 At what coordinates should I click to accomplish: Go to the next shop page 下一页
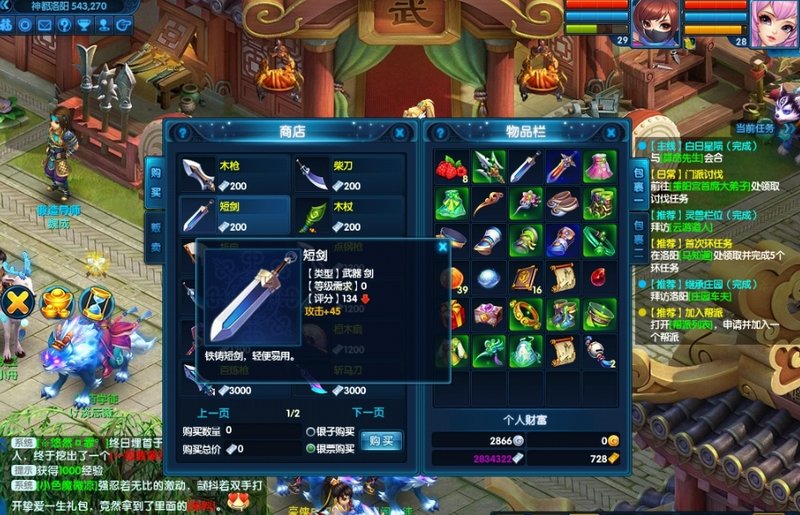pyautogui.click(x=368, y=412)
